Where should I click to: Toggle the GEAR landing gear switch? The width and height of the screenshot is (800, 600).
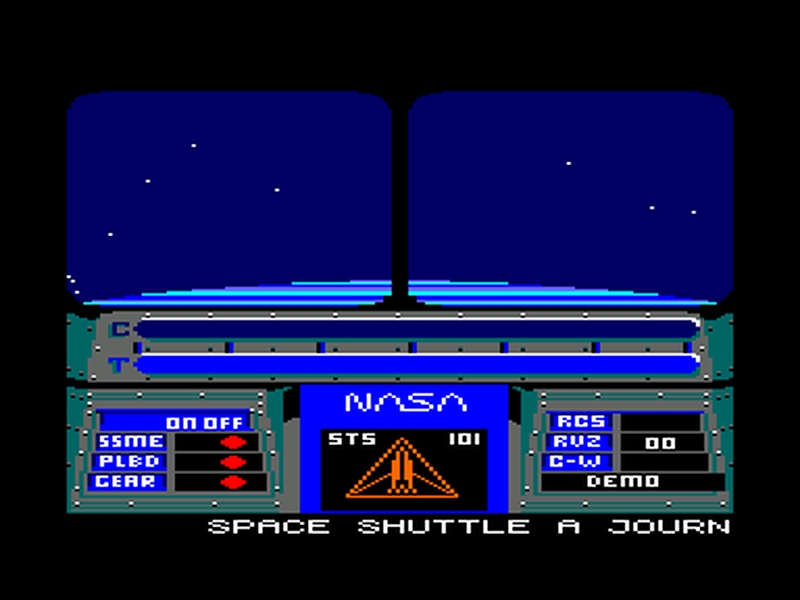(232, 482)
